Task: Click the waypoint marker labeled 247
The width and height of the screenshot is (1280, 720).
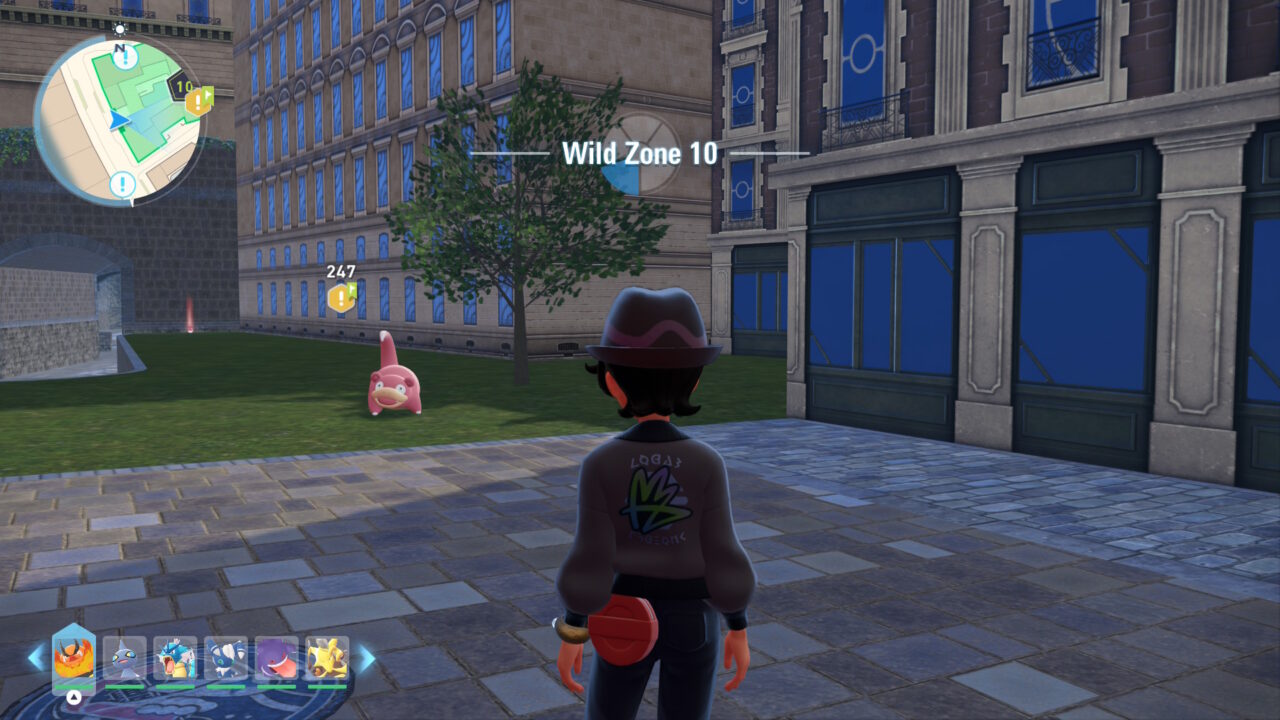Action: pyautogui.click(x=341, y=297)
